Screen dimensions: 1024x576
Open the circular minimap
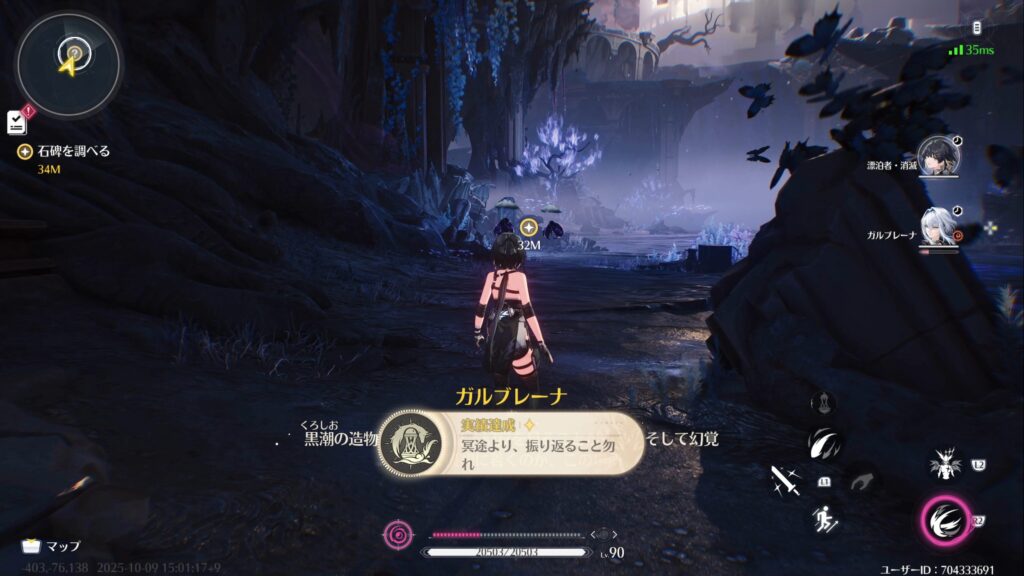click(68, 62)
